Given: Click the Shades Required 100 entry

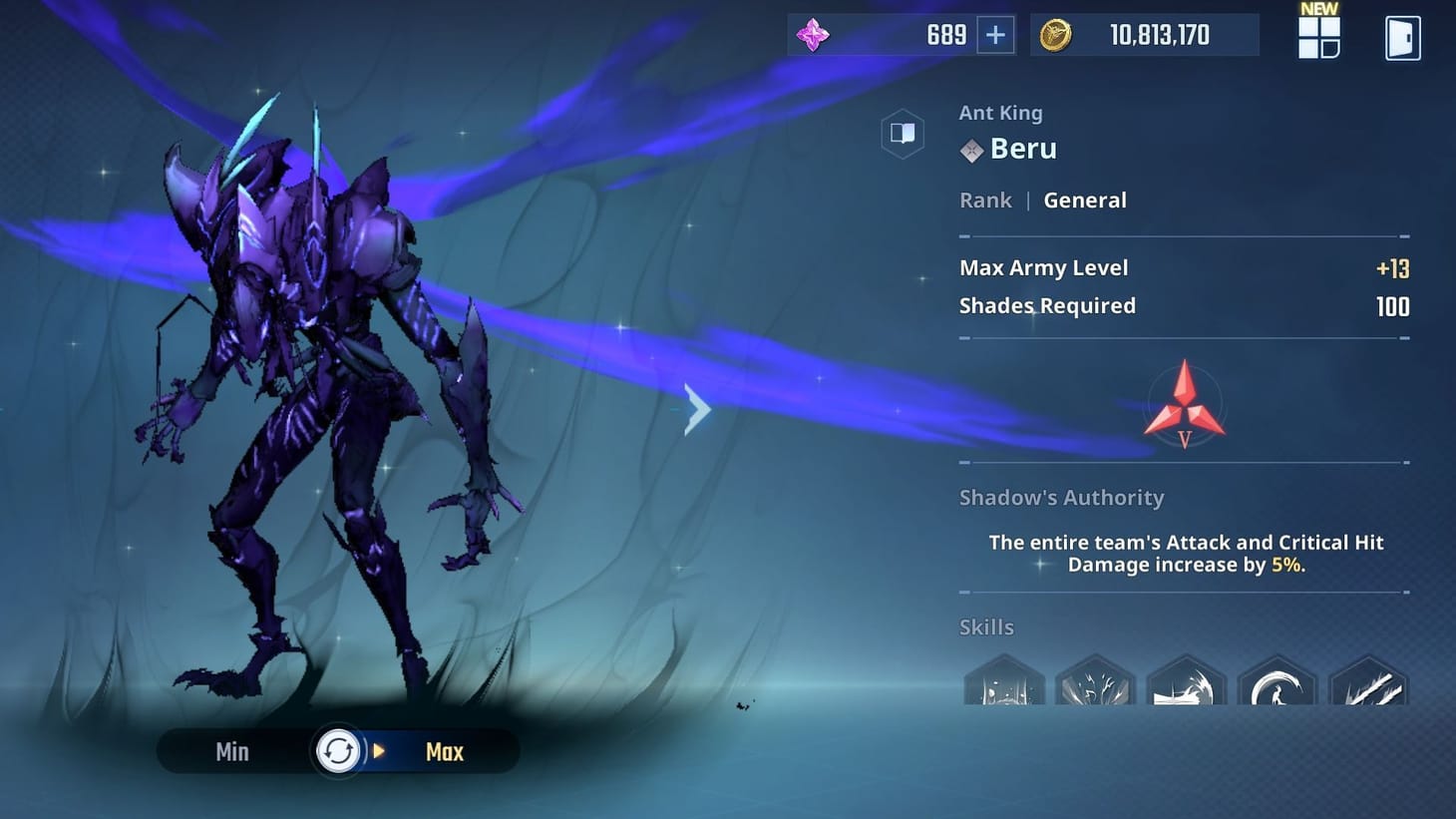Looking at the screenshot, I should tap(1047, 305).
